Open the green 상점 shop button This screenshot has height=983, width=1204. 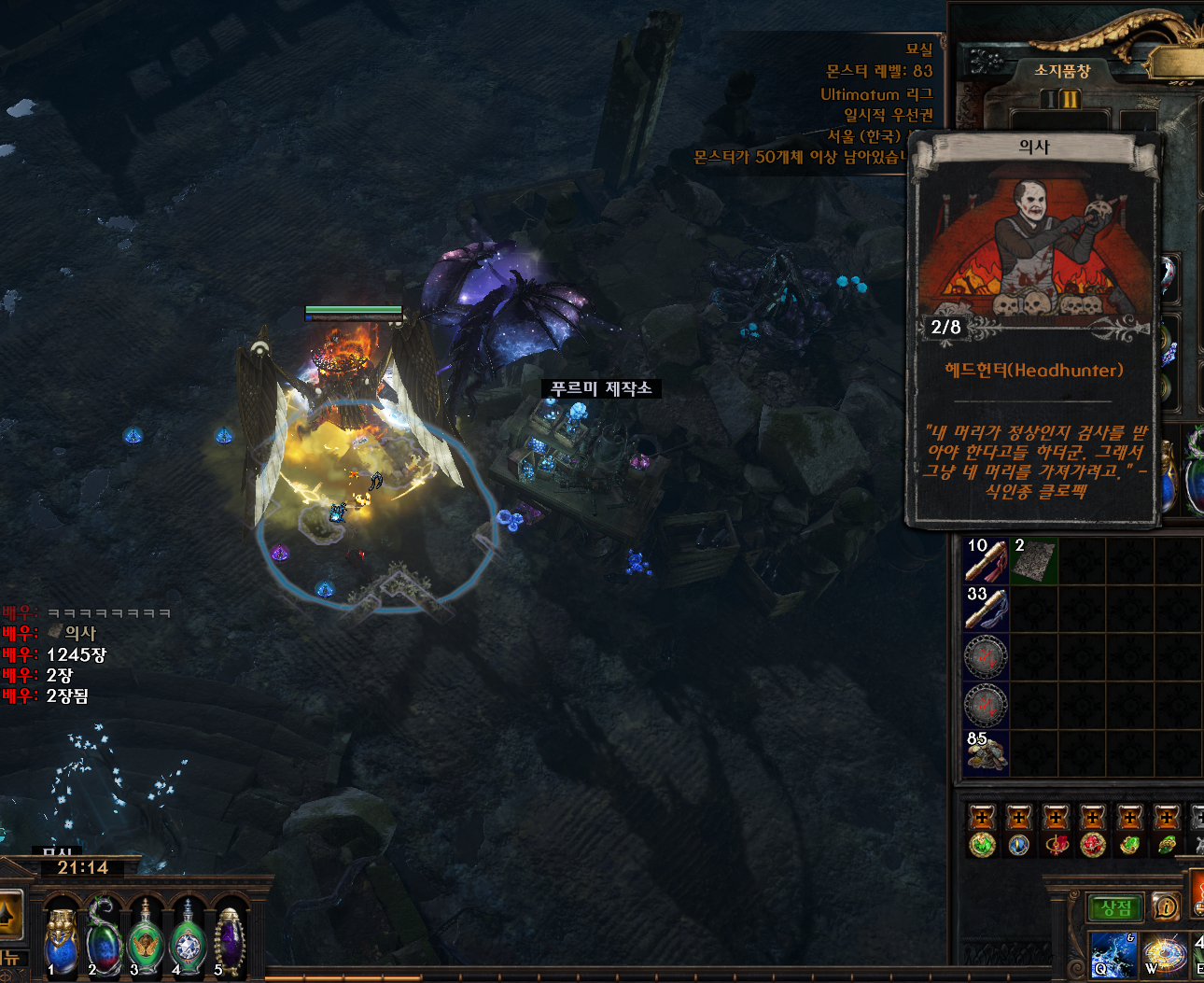(1114, 907)
